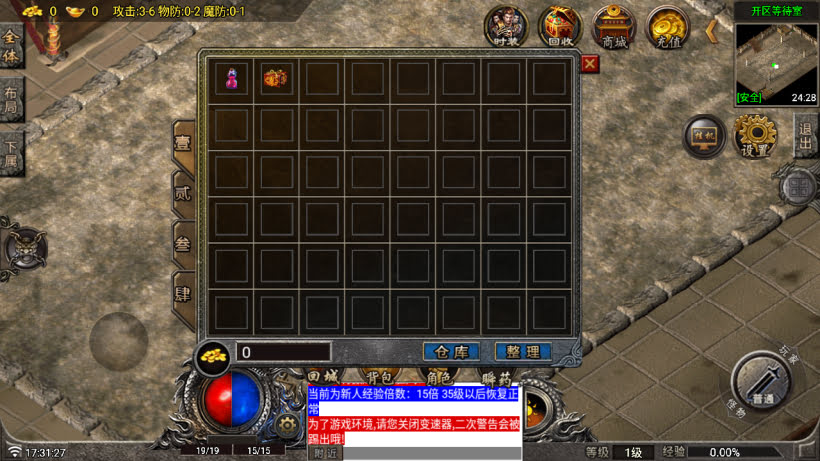Select the 全体 button
Viewport: 820px width, 461px height.
coord(11,45)
